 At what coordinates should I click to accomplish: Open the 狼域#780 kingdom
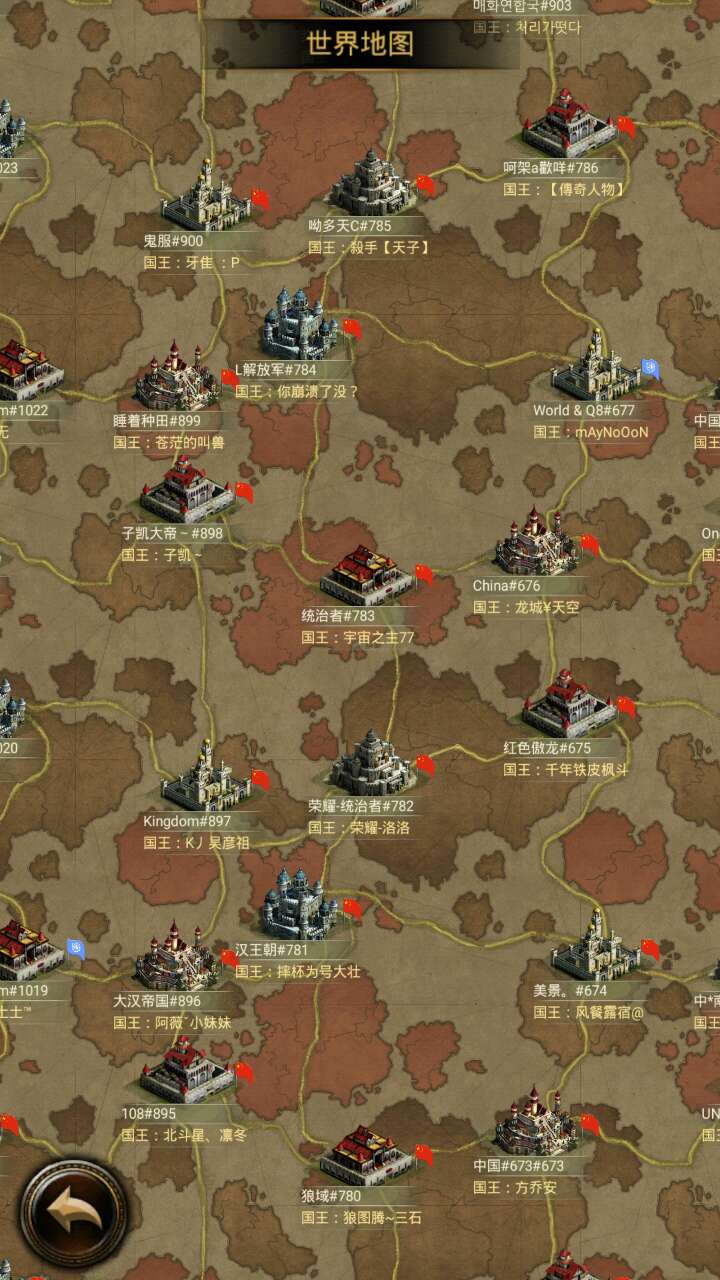[x=365, y=1154]
